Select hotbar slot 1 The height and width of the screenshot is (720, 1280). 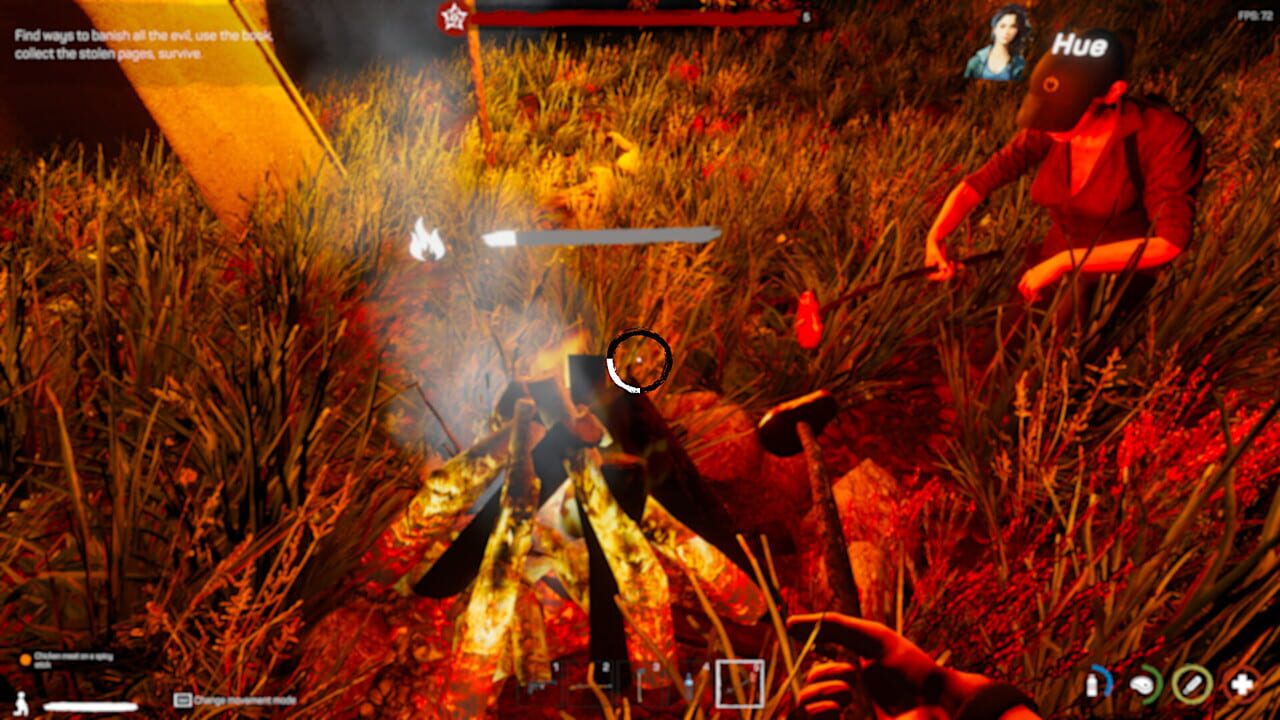(540, 685)
